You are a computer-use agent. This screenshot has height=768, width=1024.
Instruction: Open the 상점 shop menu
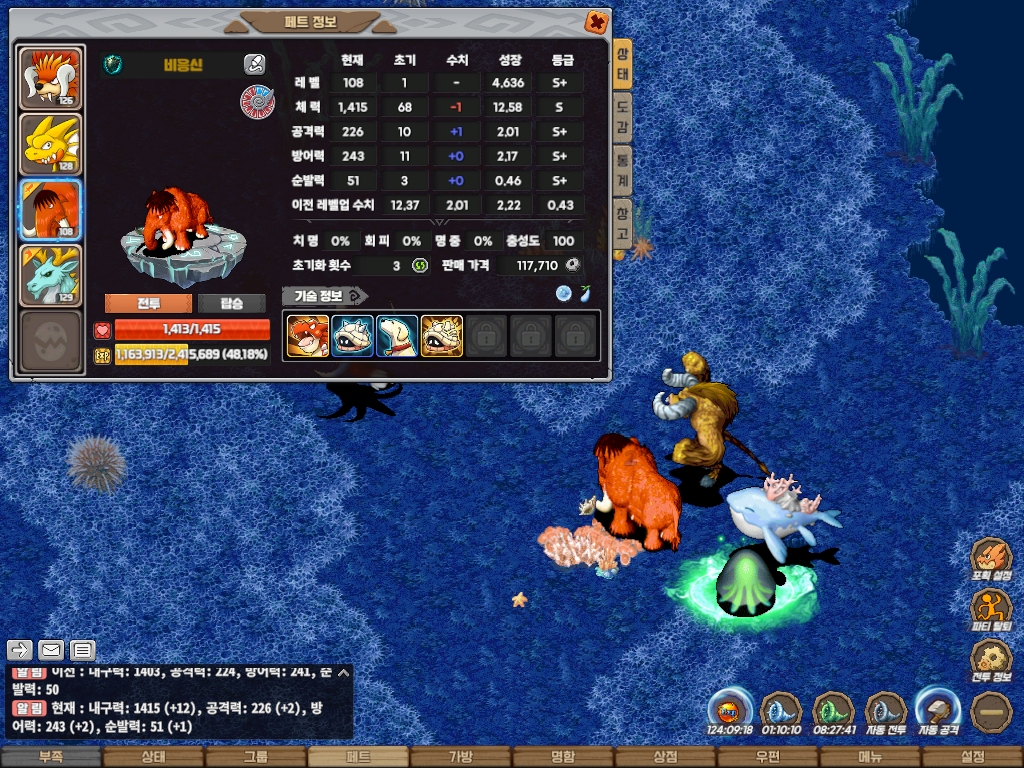tap(665, 757)
